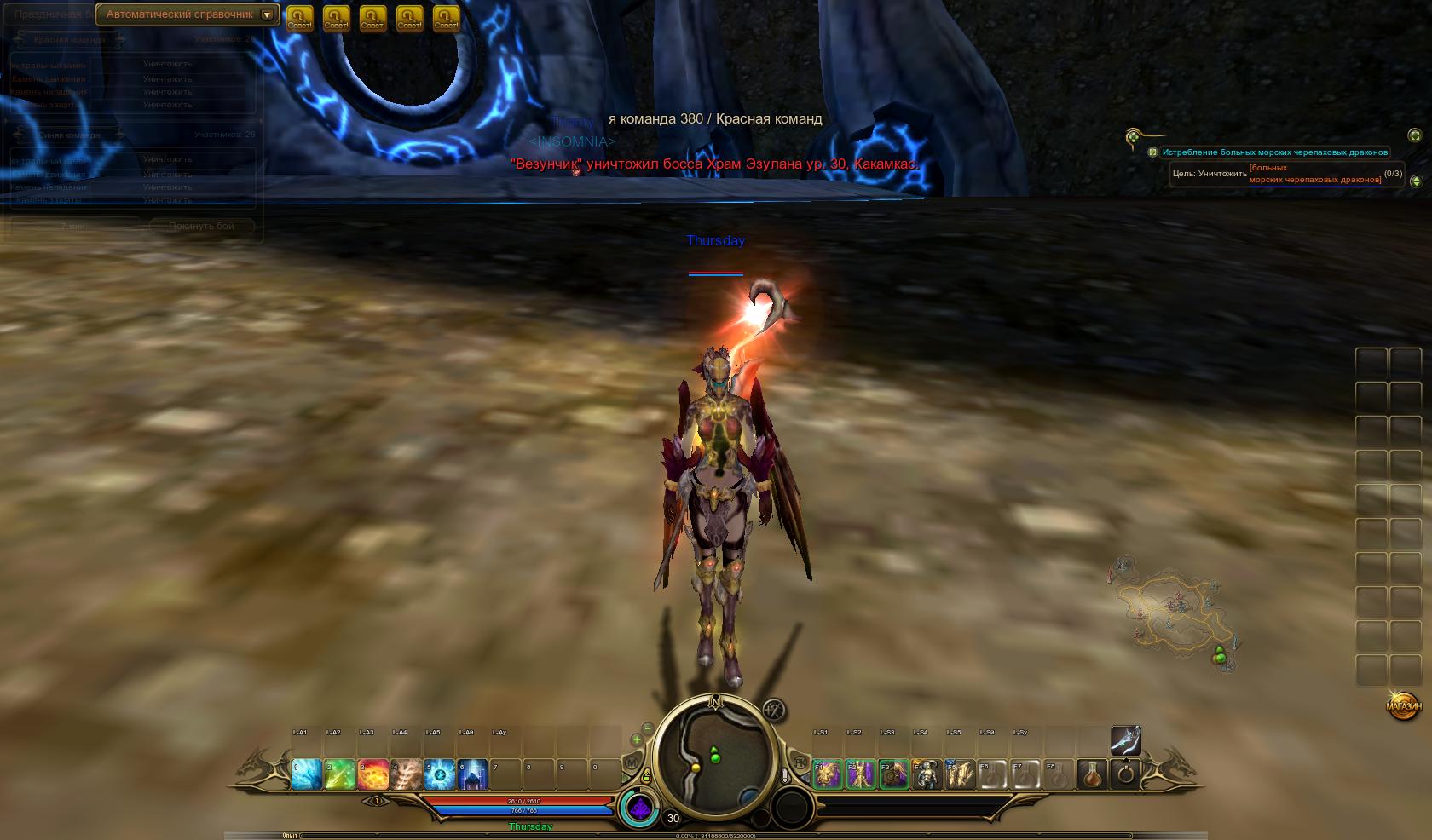
Task: Select the brown potion flask slot
Action: [1093, 774]
